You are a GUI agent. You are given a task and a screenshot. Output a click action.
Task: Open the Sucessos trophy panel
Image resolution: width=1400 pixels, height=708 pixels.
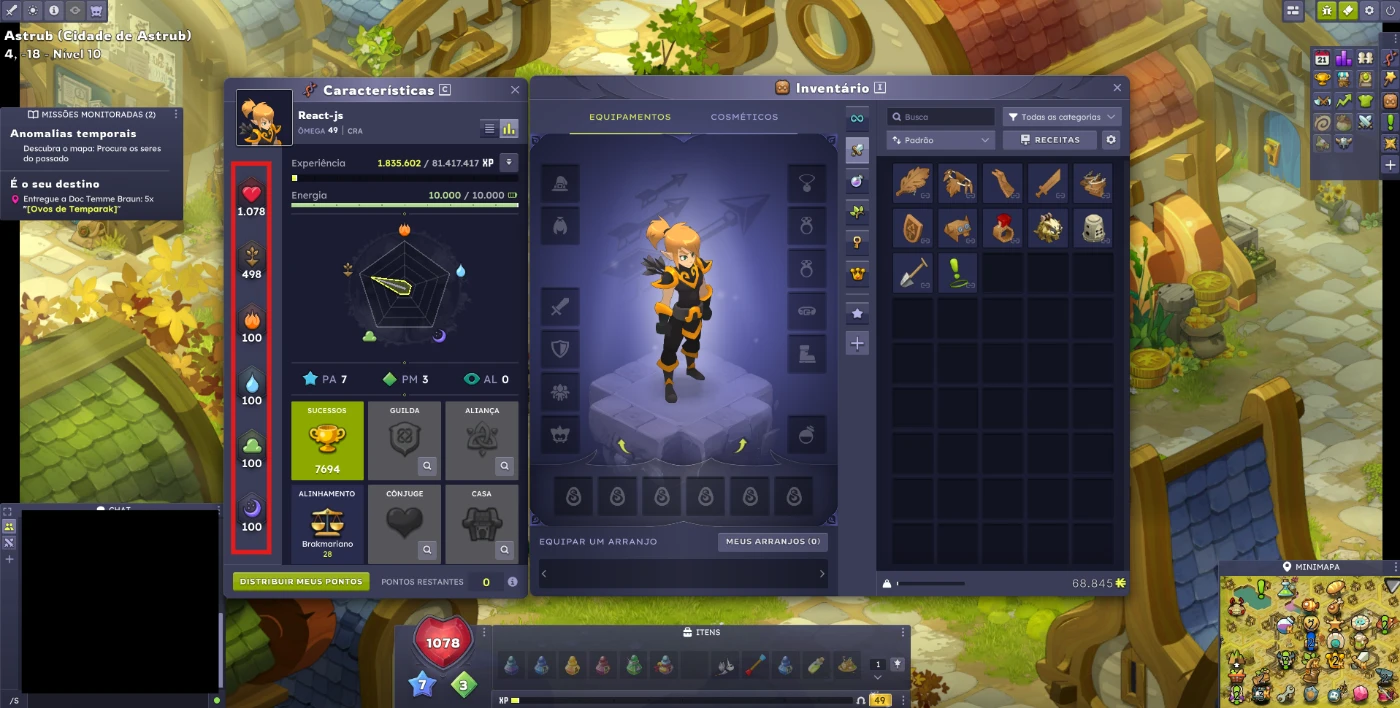point(327,440)
